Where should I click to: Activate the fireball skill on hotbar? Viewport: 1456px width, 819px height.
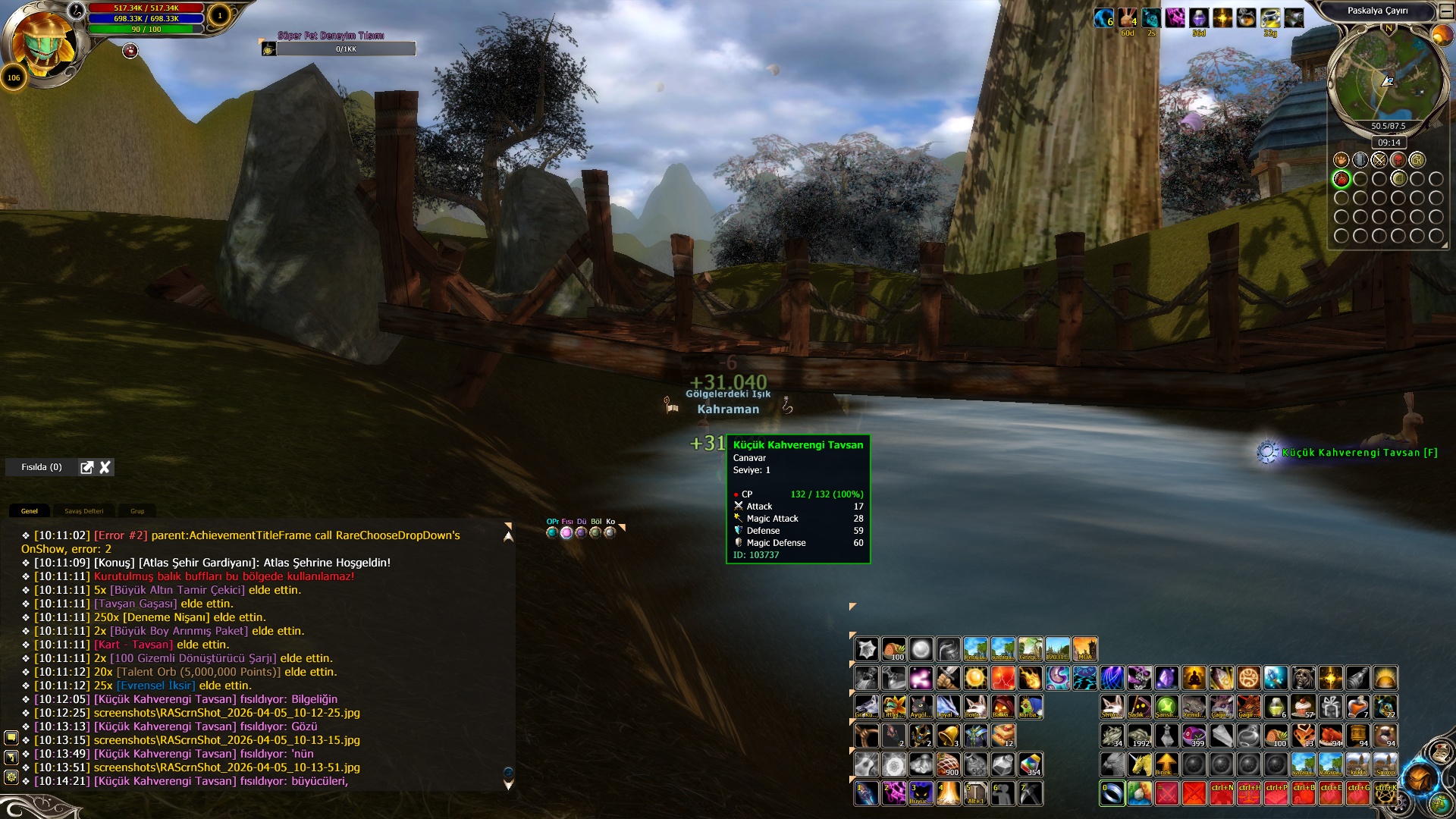(1030, 678)
